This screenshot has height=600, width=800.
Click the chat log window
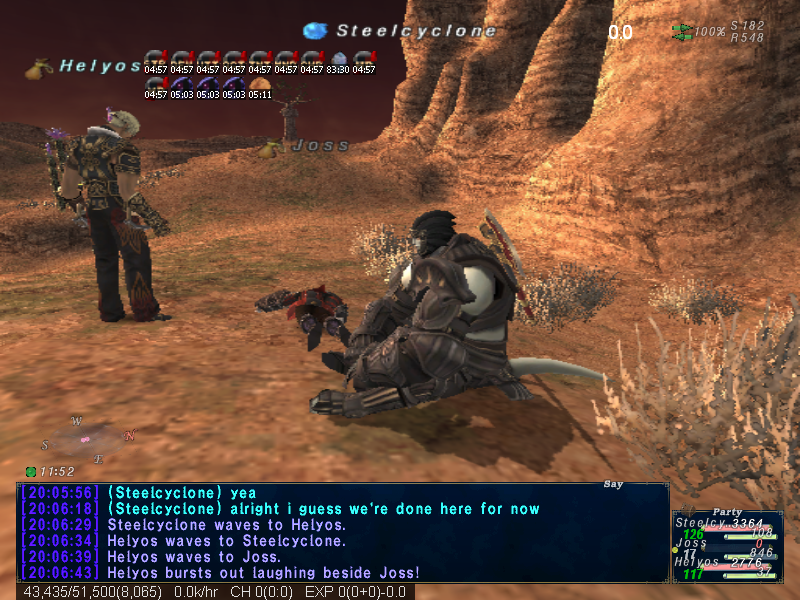tap(342, 532)
